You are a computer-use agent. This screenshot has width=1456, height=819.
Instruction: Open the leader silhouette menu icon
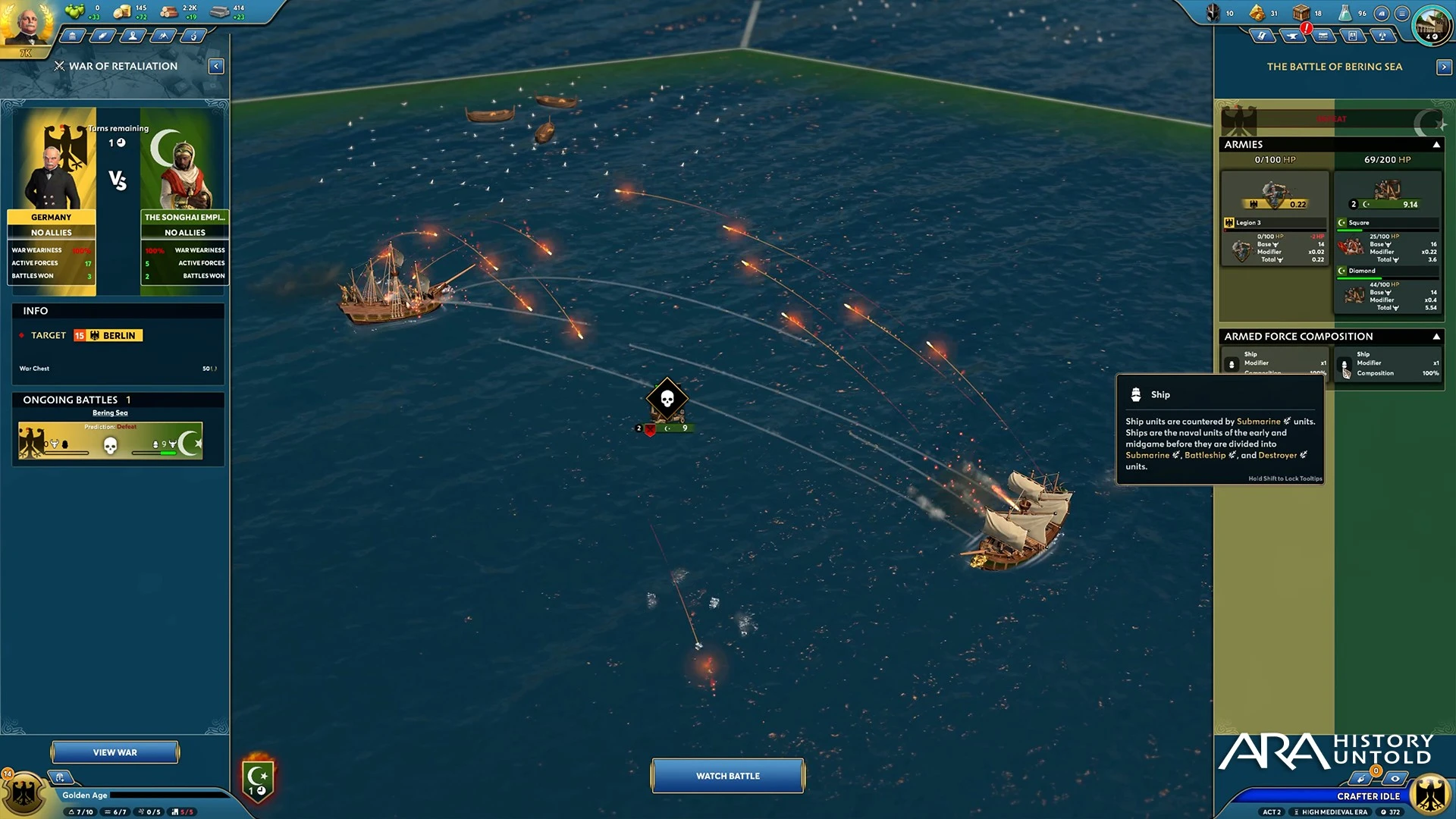click(133, 36)
